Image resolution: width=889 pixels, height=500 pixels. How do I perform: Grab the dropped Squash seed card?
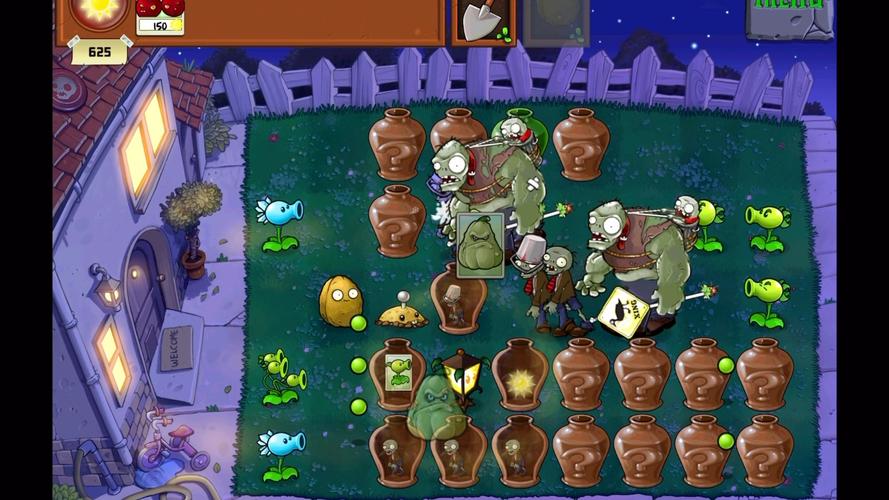480,244
